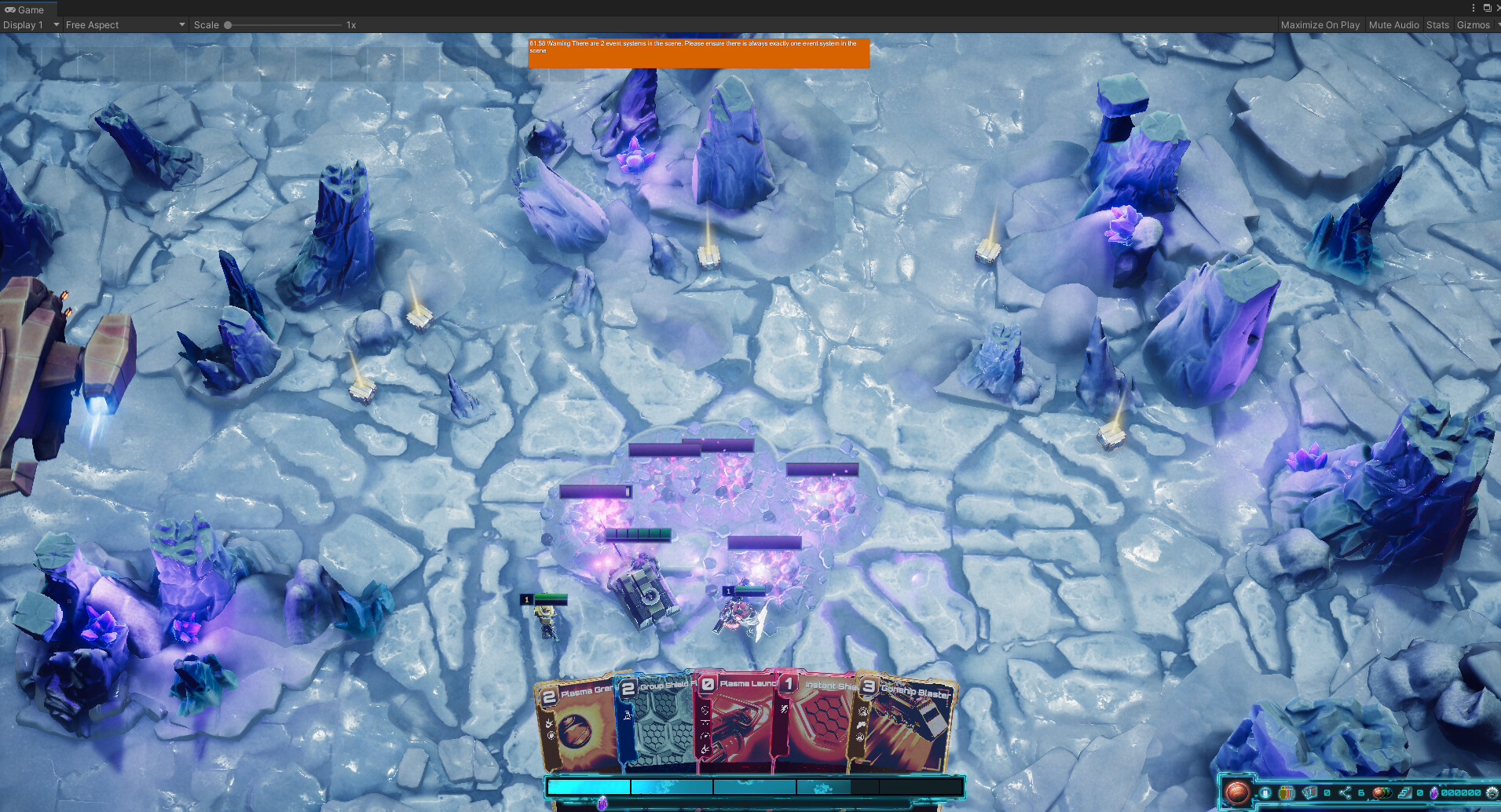Open the Free Aspect dropdown
Image resolution: width=1501 pixels, height=812 pixels.
click(x=122, y=24)
